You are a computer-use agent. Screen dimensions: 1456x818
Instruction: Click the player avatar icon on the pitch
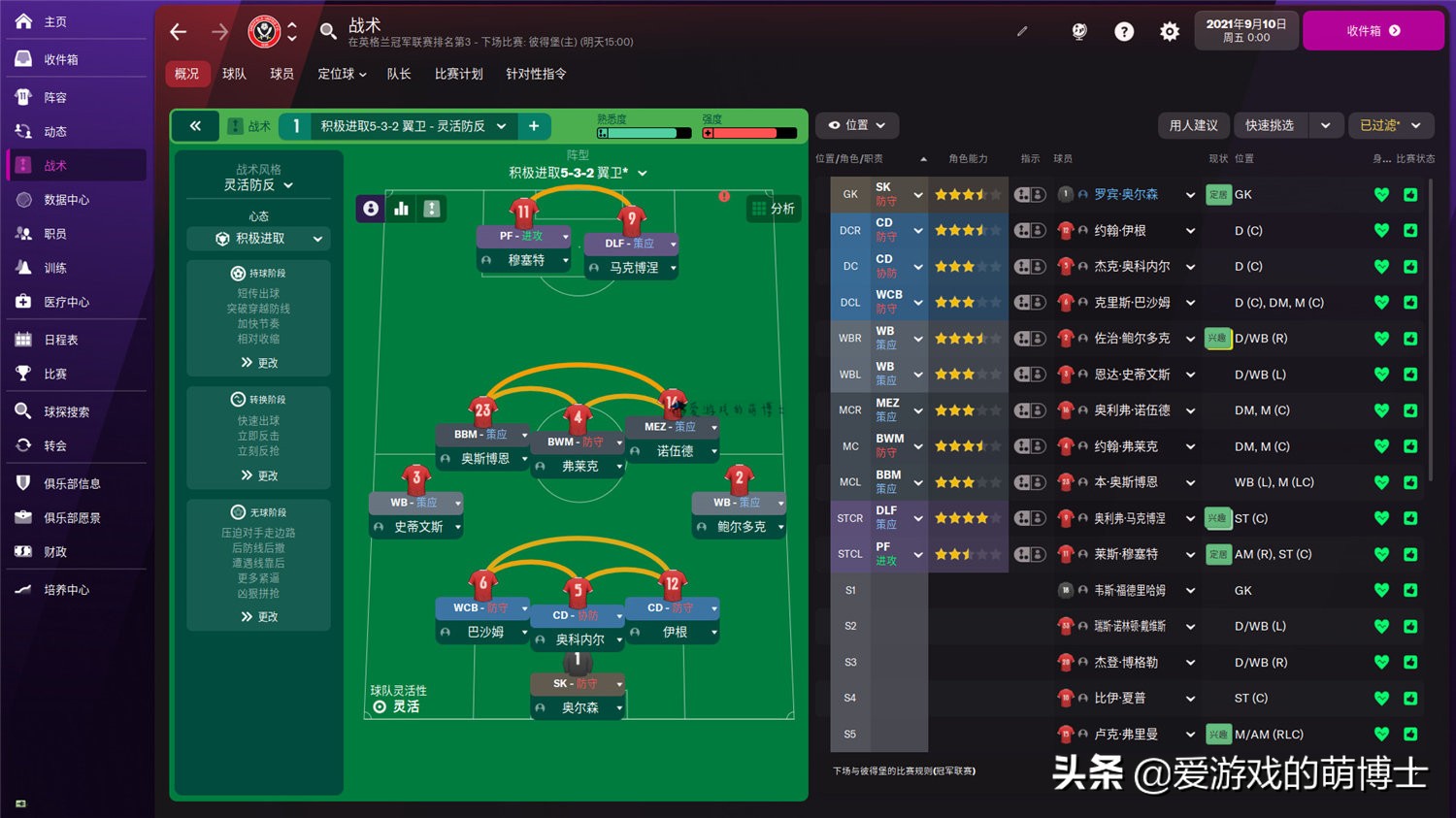click(x=370, y=209)
